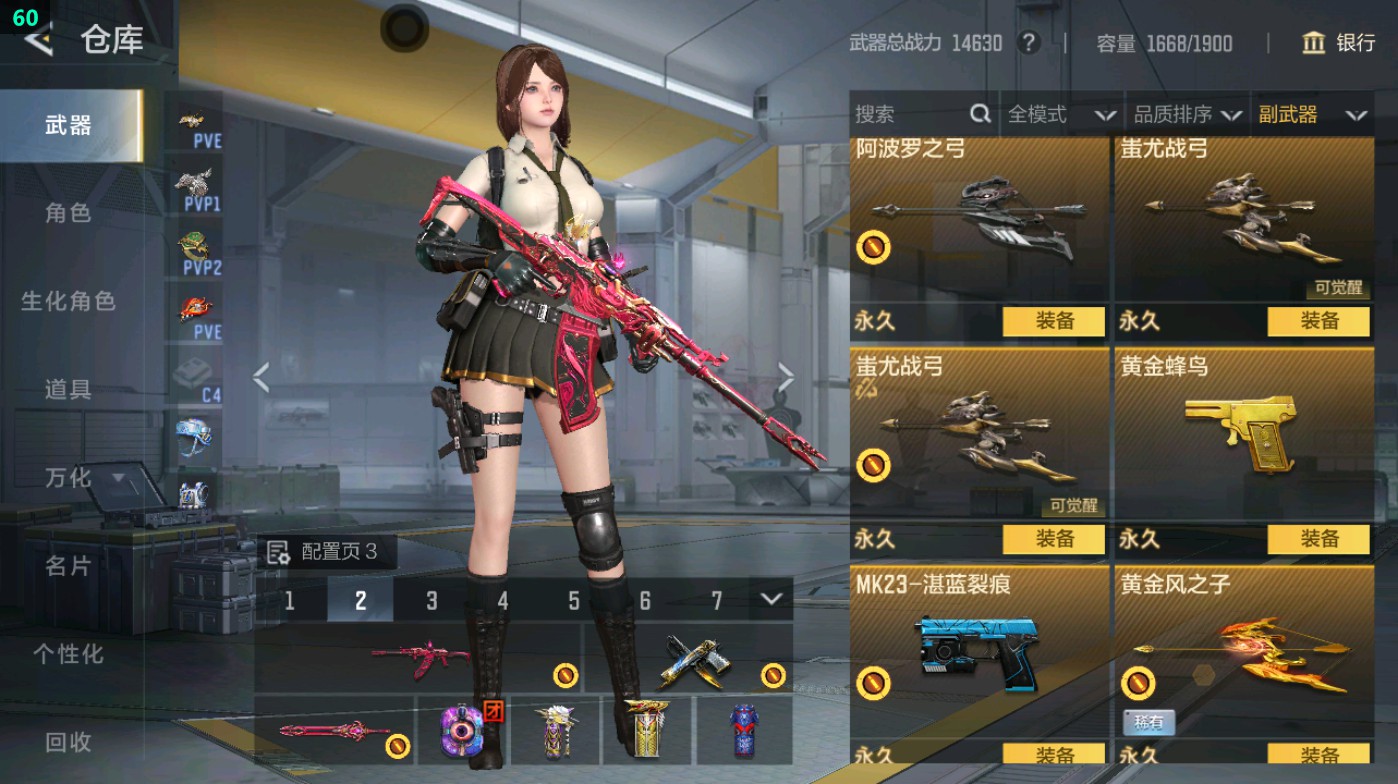Select the pink melee sword slot
1398x784 pixels.
(334, 732)
